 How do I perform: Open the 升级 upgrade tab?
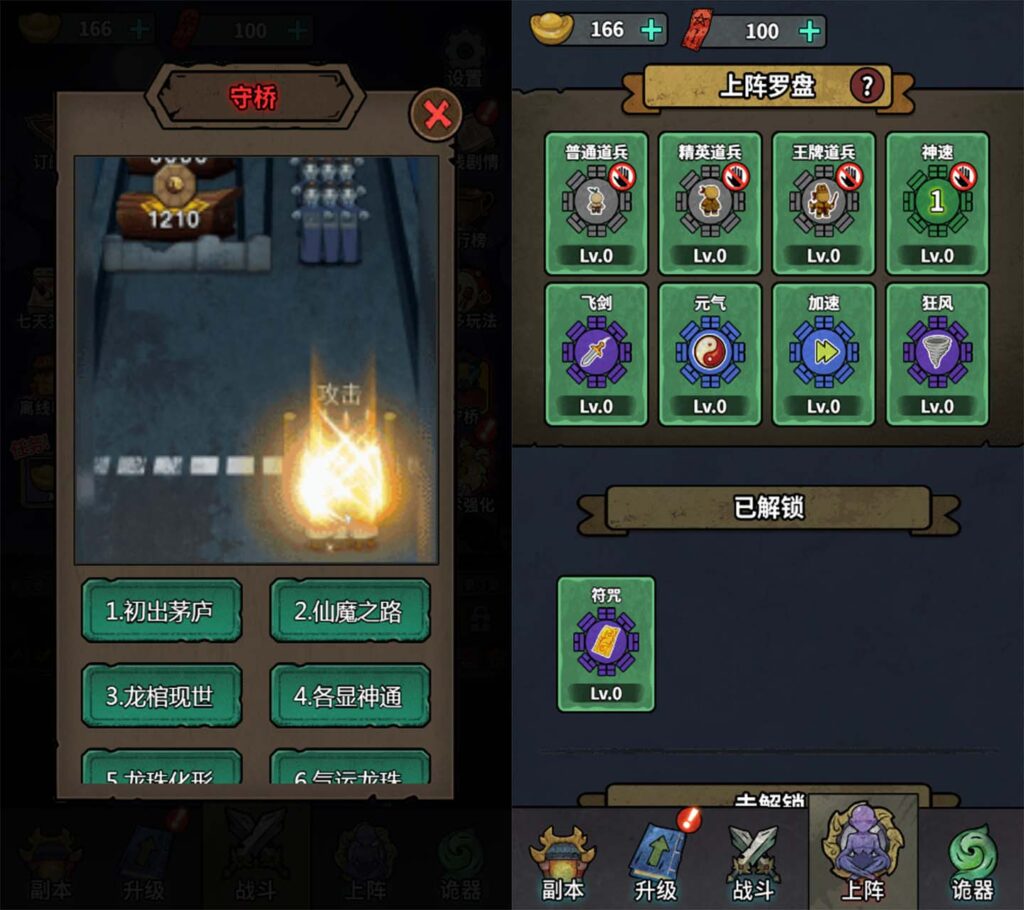point(657,861)
